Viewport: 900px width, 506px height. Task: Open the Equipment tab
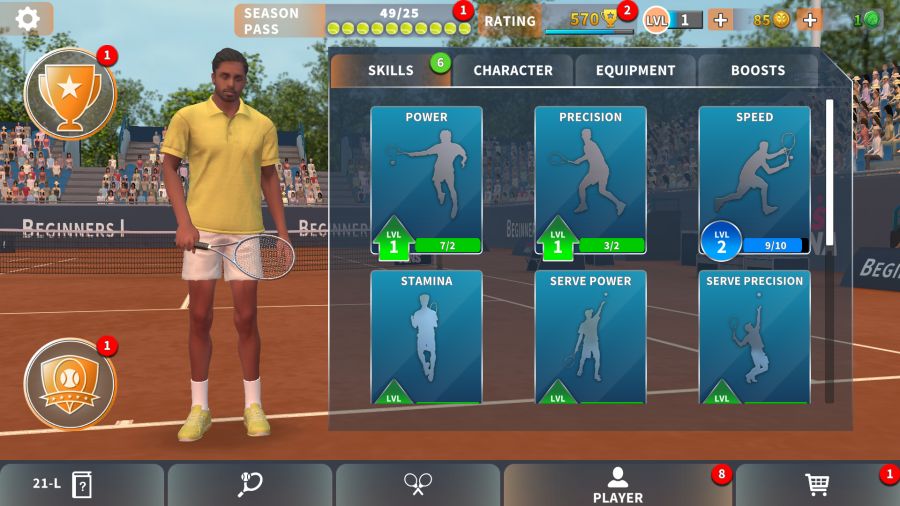tap(635, 70)
